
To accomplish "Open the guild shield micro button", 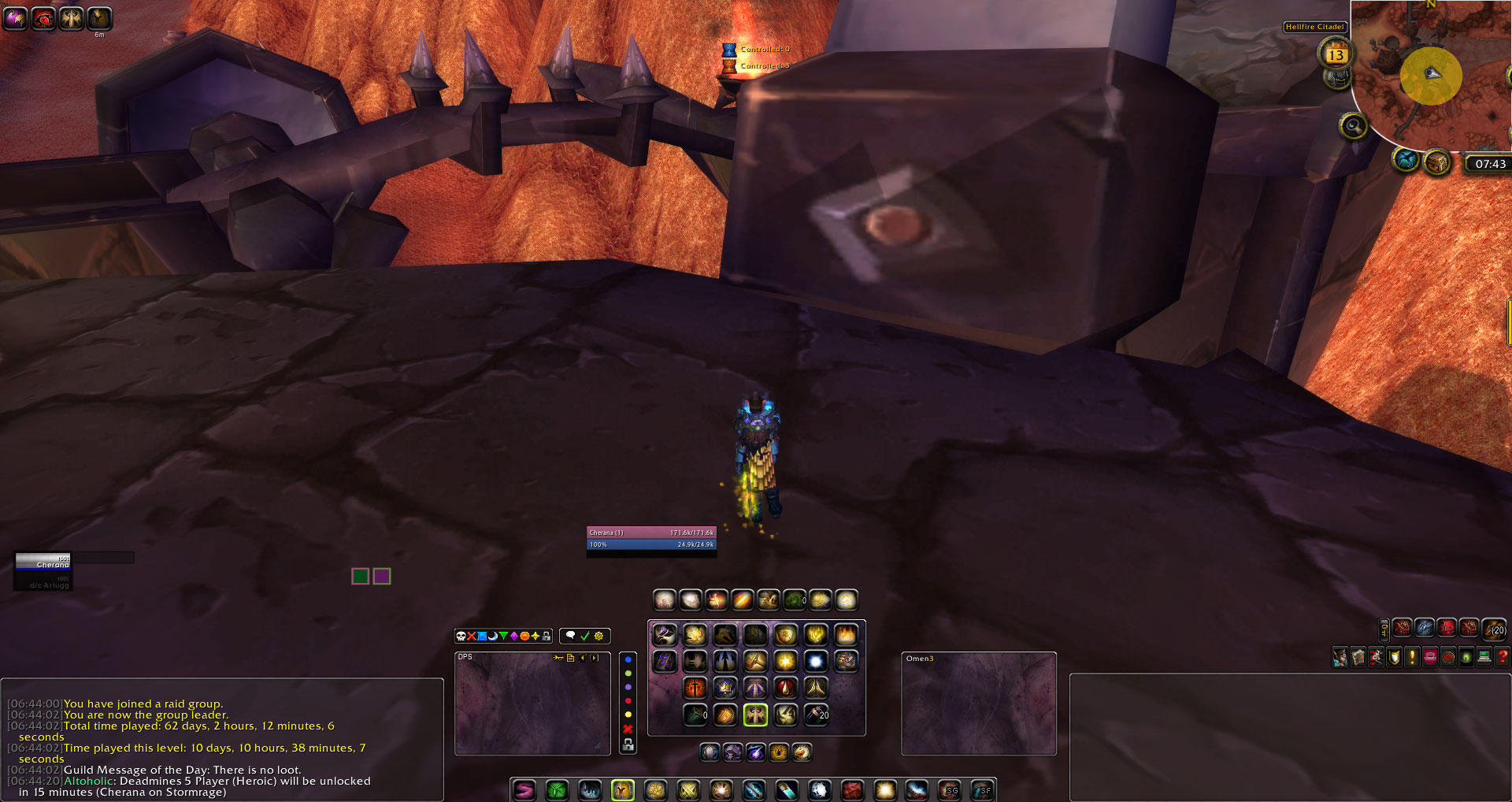I will (1394, 657).
